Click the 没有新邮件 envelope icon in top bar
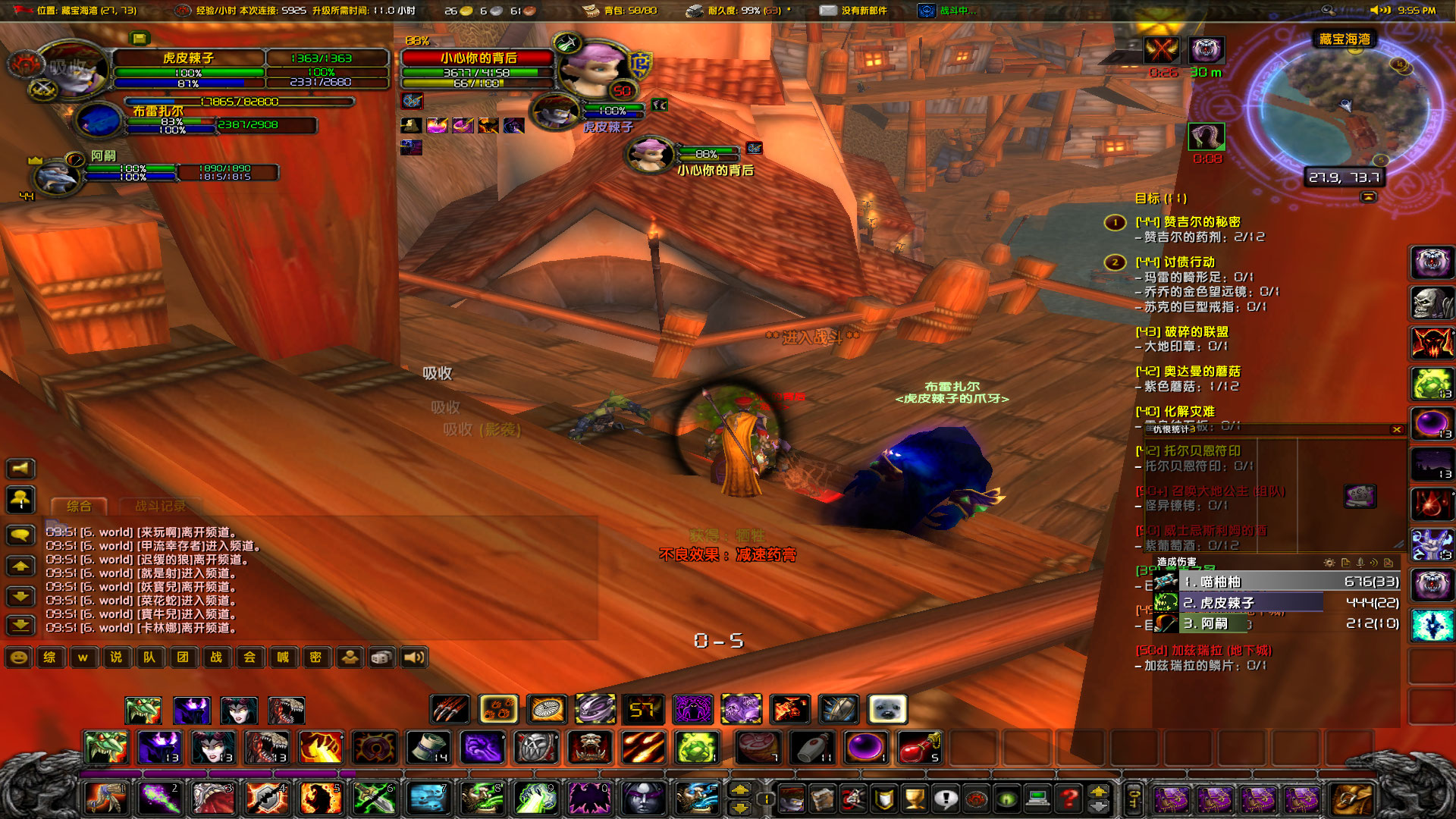Screen dimensions: 1456x819 point(827,11)
